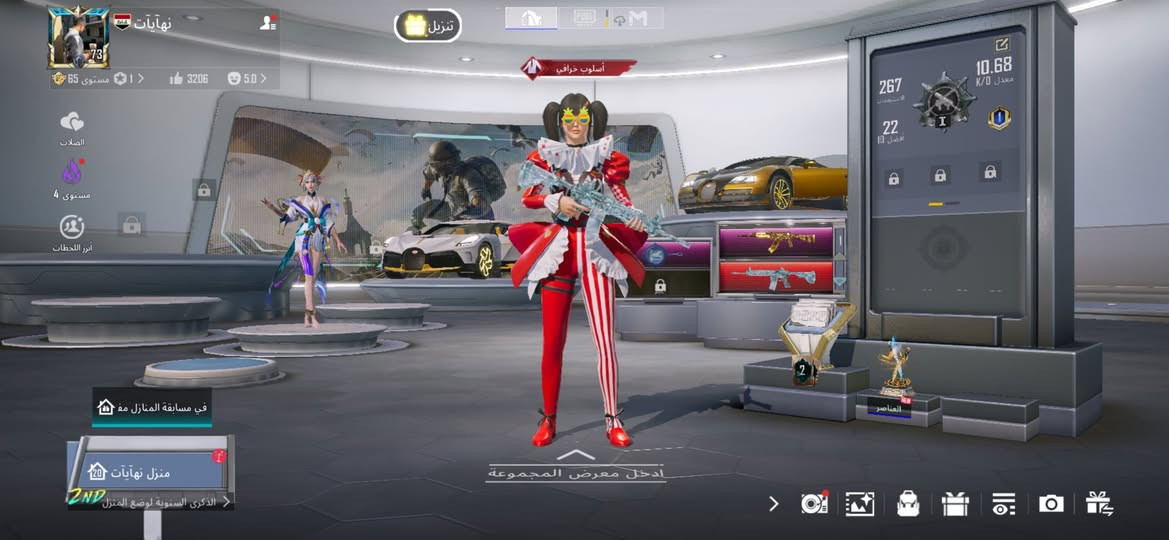The height and width of the screenshot is (540, 1169).
Task: Open the purple flame level 4 icon
Action: pyautogui.click(x=72, y=173)
